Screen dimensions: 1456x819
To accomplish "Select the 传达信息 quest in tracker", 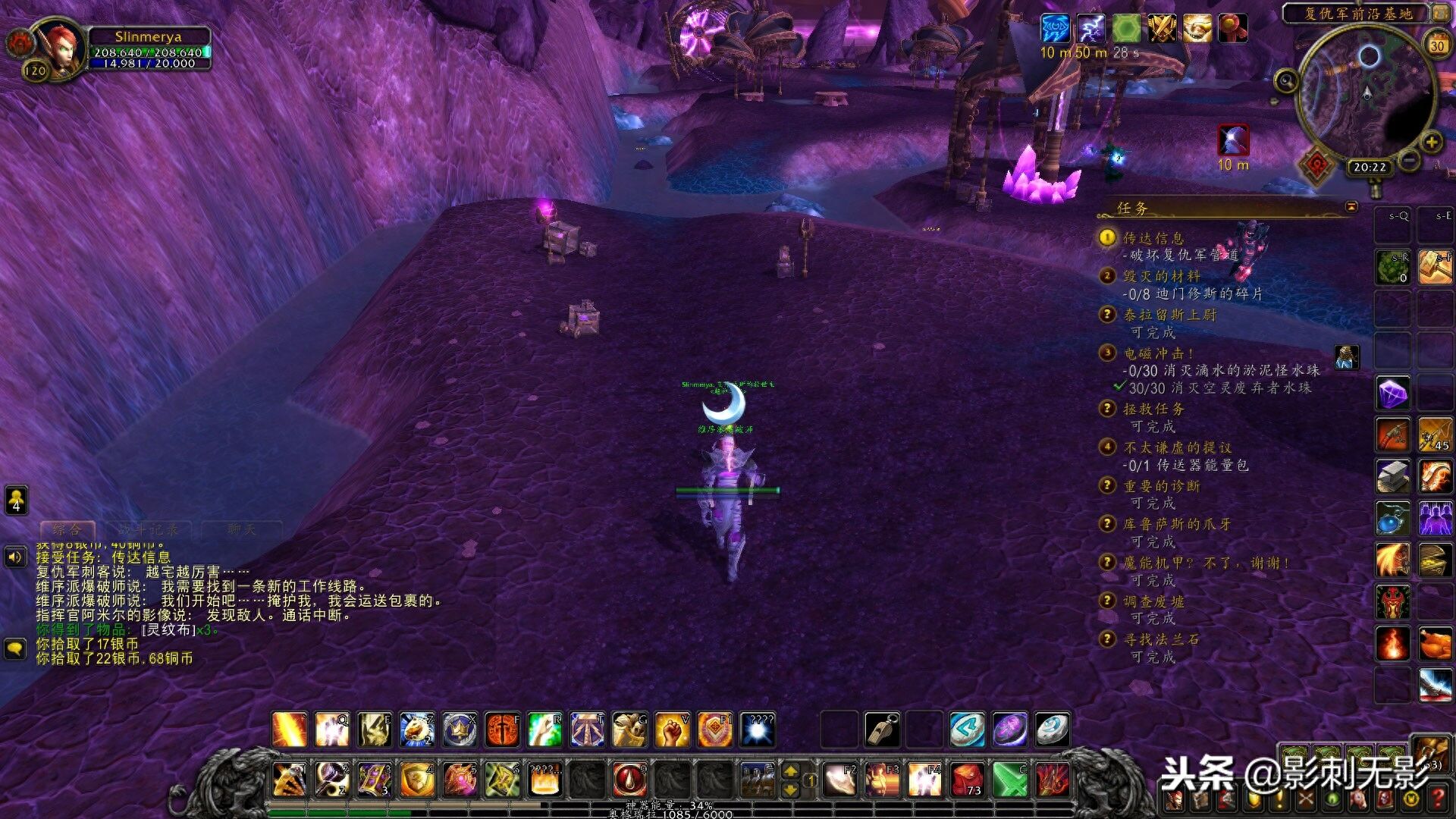I will click(1153, 238).
